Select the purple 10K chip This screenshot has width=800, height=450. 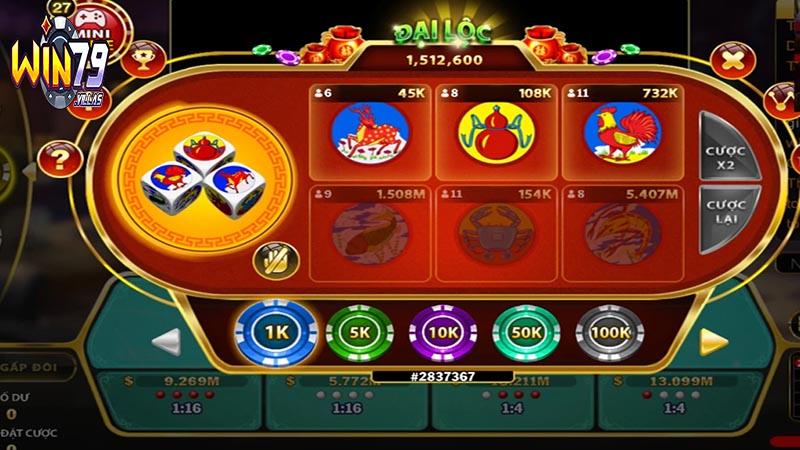442,333
